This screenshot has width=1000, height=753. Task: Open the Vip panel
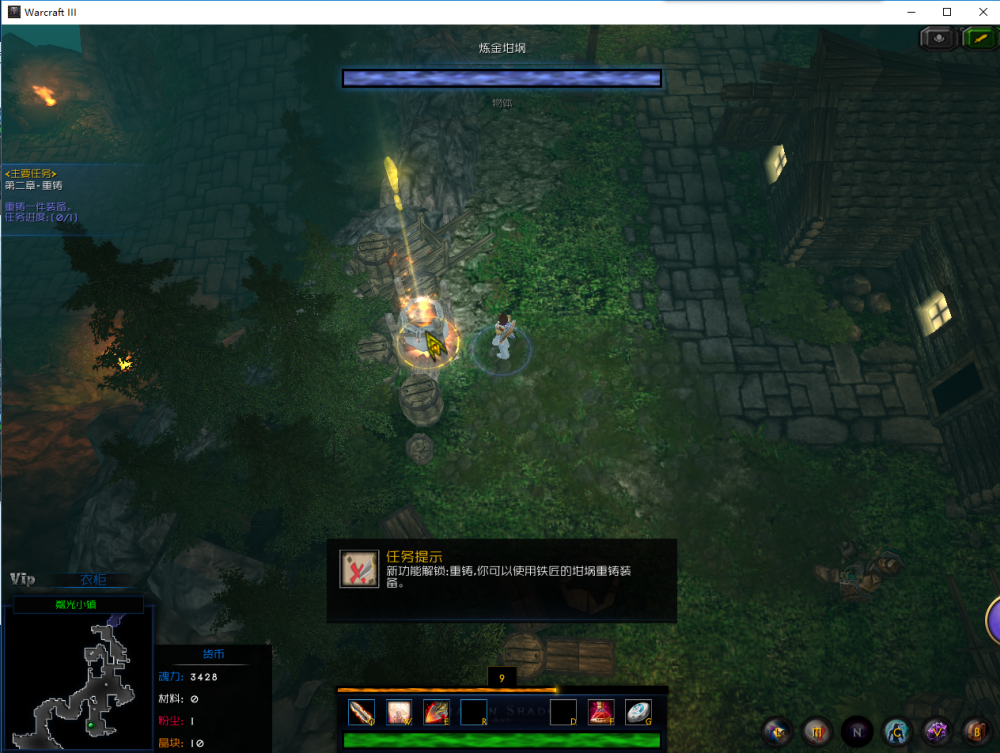tap(23, 579)
